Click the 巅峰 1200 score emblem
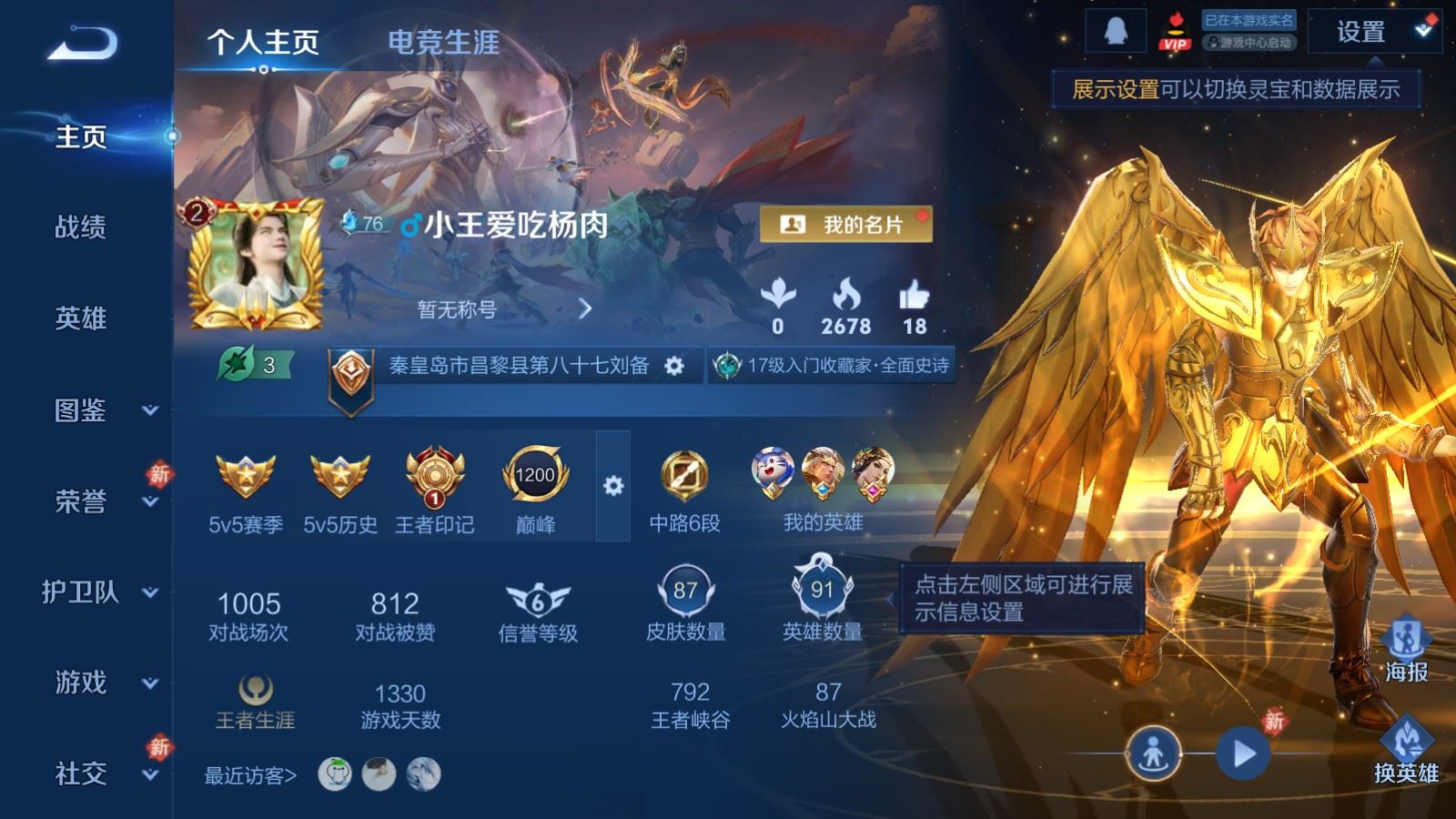Image resolution: width=1456 pixels, height=819 pixels. (x=537, y=473)
